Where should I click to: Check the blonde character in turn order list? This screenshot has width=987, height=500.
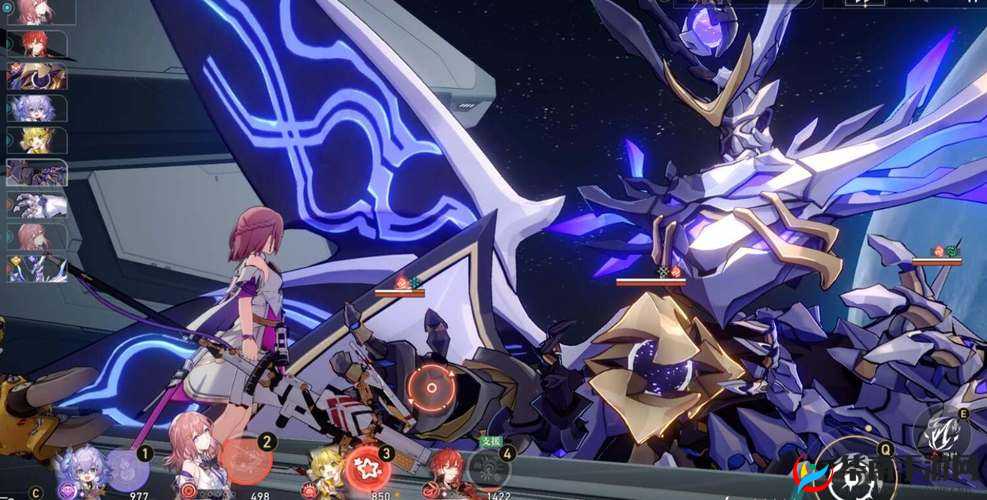(x=36, y=140)
